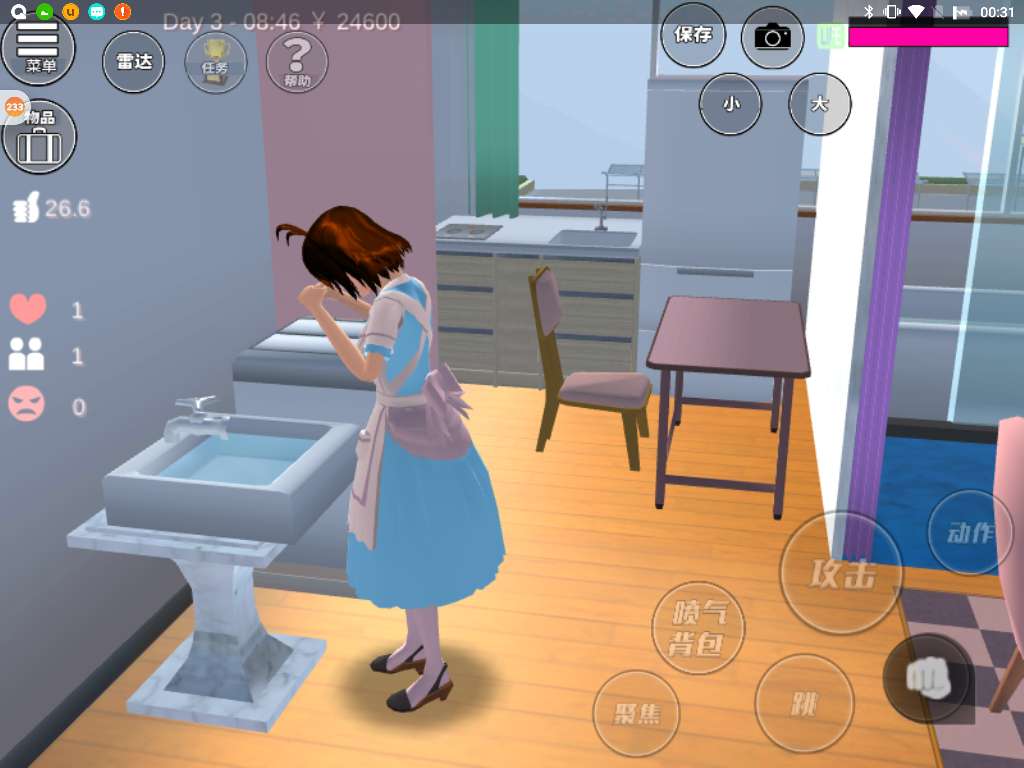Screen dimensions: 1024x768
Task: Hit the 攻击 attack button
Action: point(841,573)
